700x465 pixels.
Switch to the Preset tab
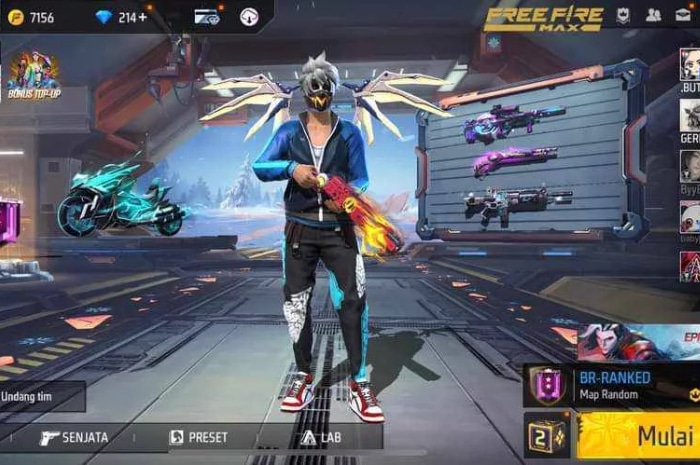click(198, 437)
